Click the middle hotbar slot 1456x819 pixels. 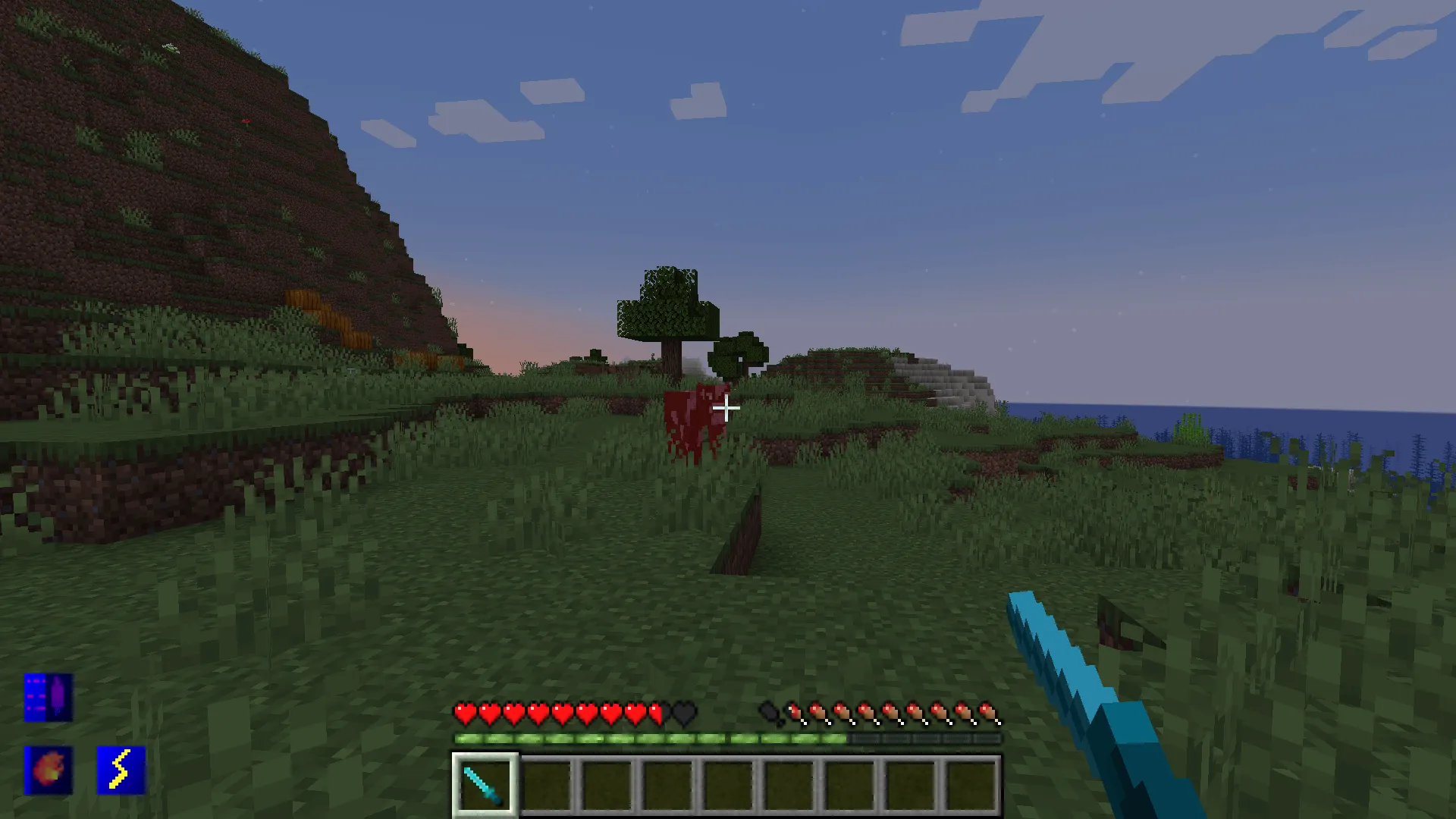(x=729, y=784)
